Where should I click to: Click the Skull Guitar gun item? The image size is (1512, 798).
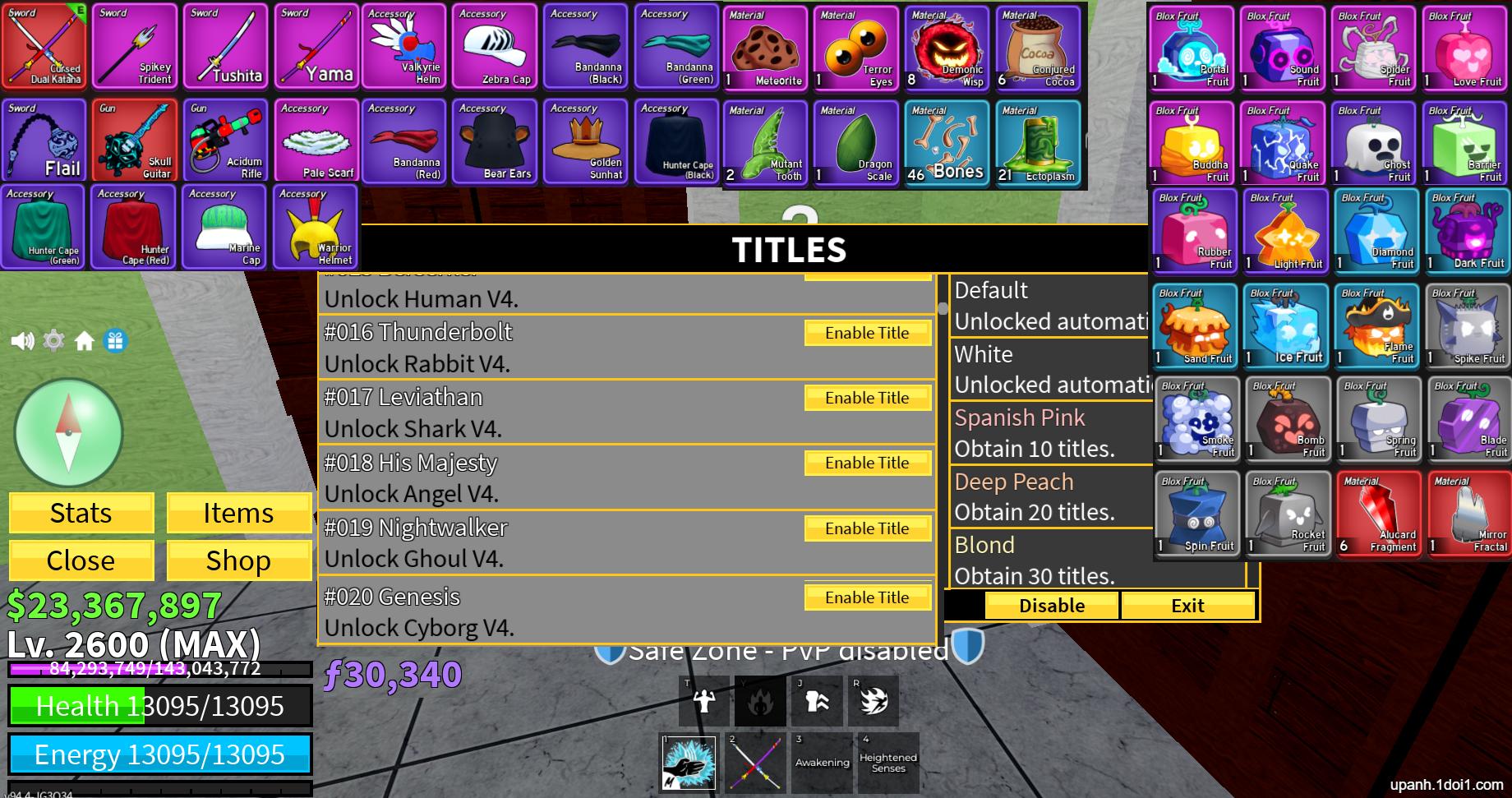pos(134,140)
